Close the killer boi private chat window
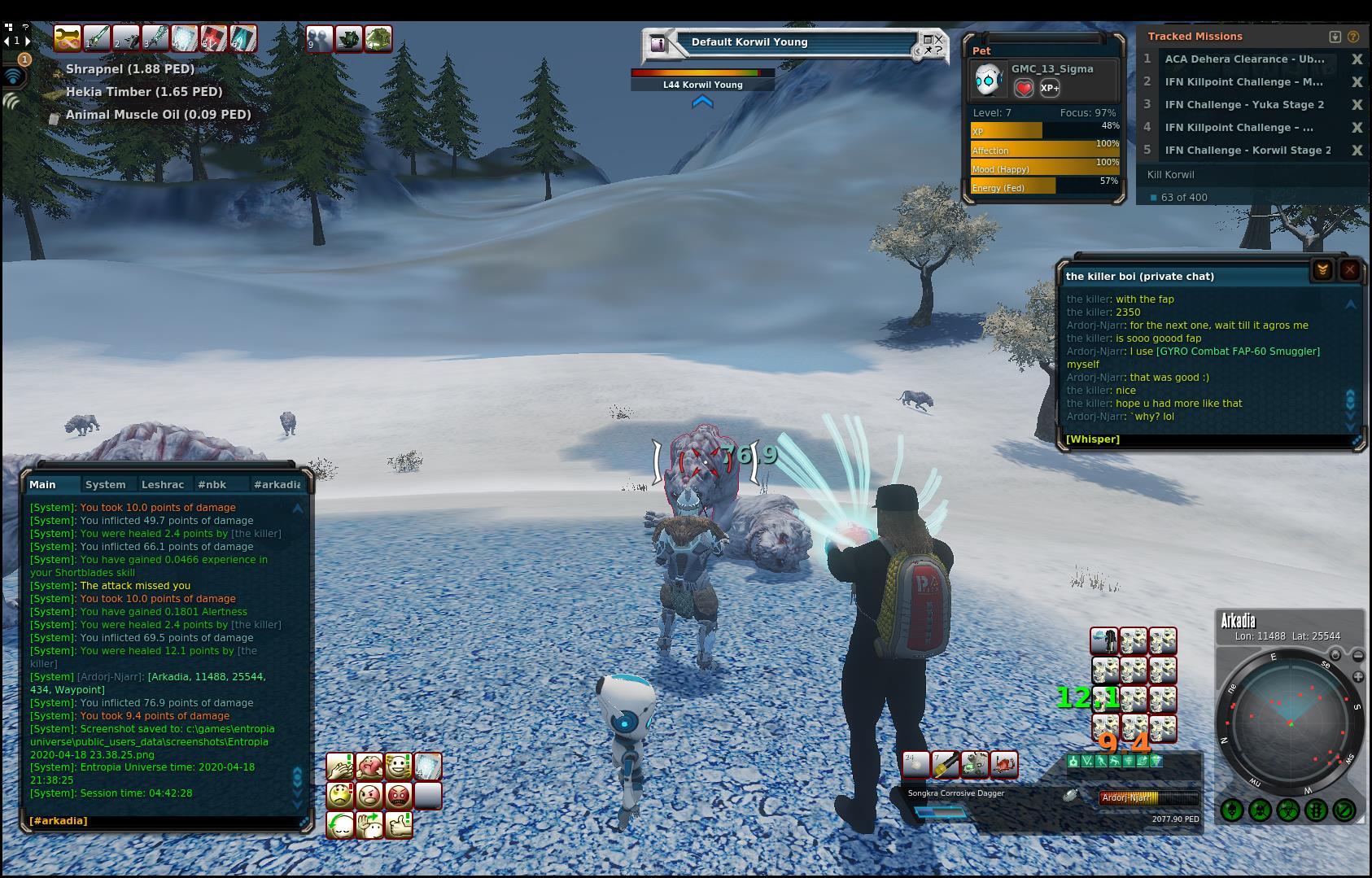The height and width of the screenshot is (878, 1372). point(1349,270)
